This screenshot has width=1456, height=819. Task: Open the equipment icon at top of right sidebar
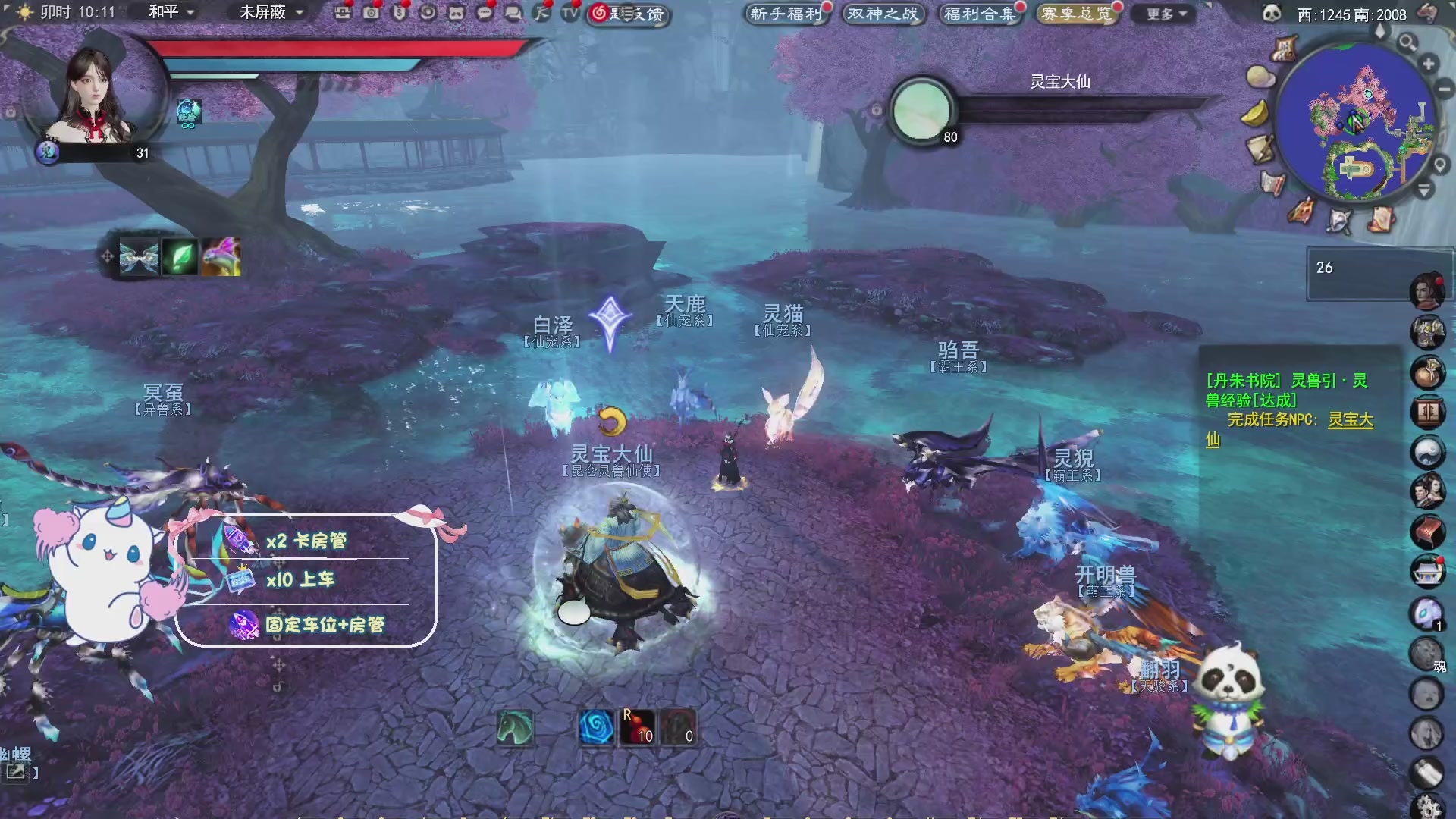pos(1429,331)
